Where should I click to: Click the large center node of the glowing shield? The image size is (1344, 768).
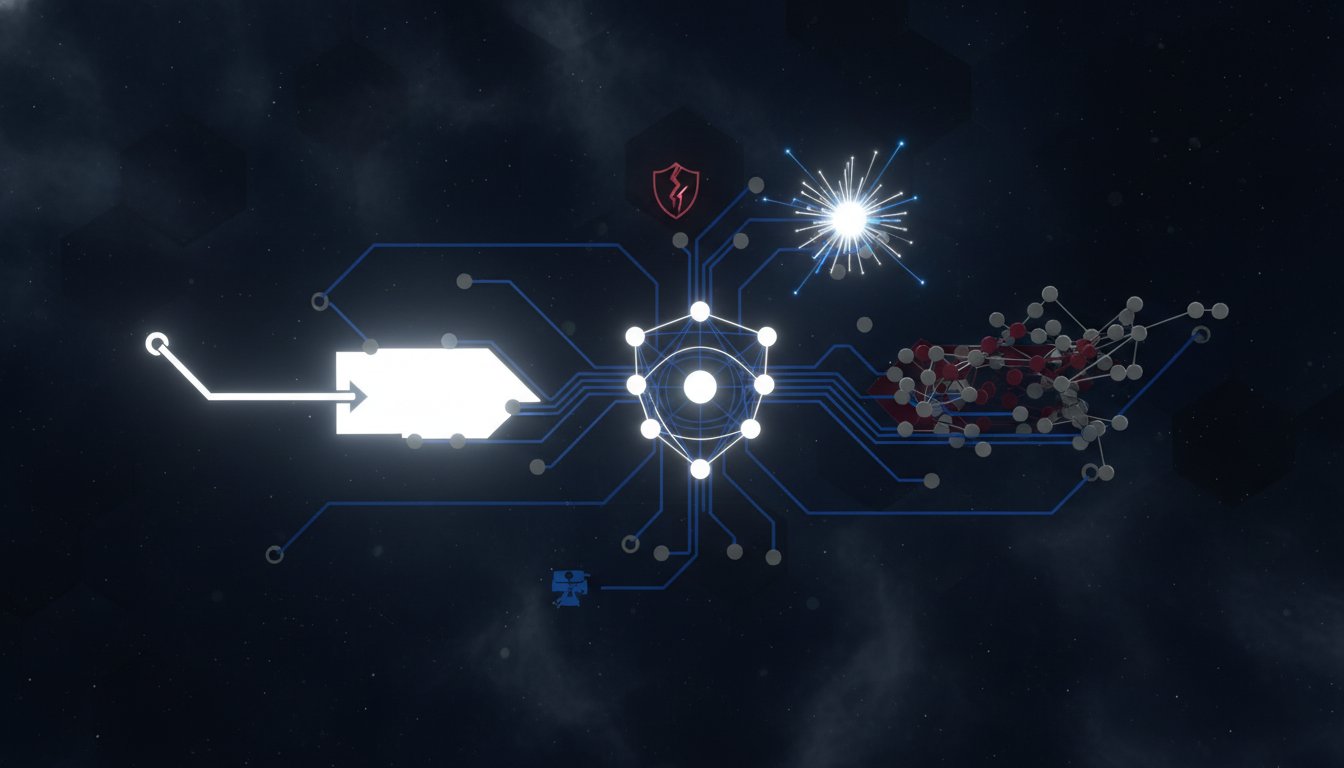700,387
